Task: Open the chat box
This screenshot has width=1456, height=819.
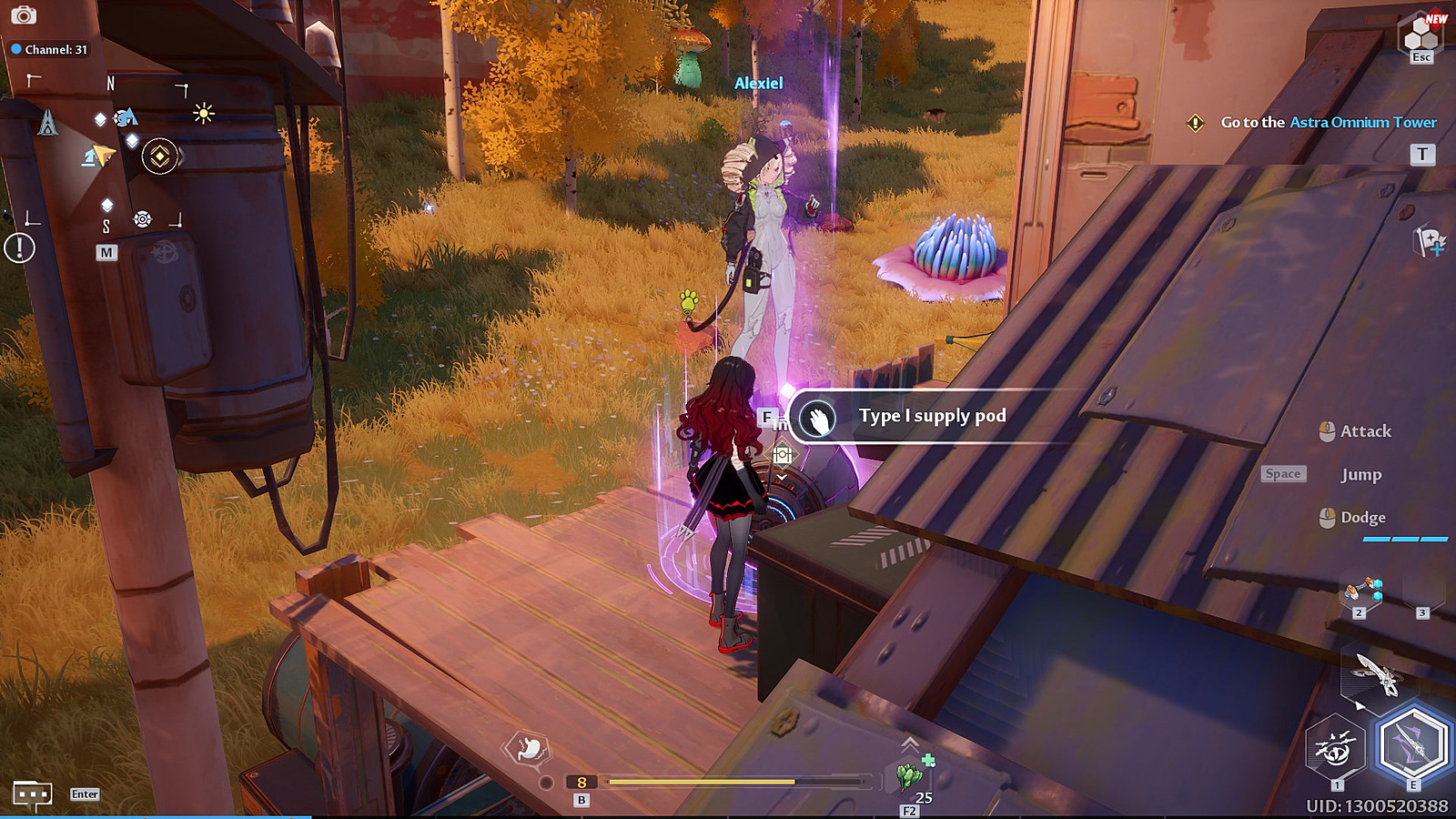Action: point(32,795)
